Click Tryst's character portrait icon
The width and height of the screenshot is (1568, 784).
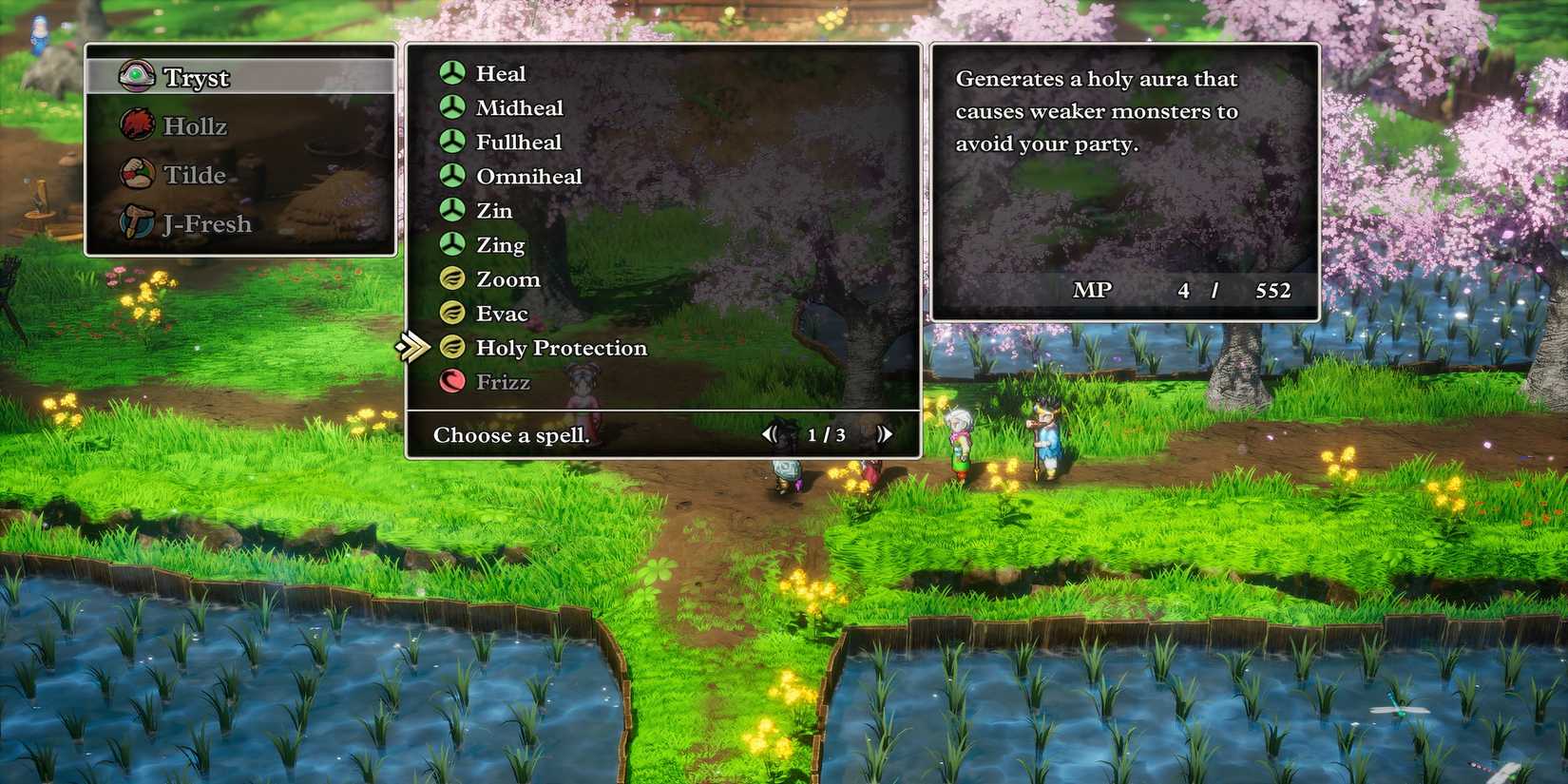pyautogui.click(x=139, y=75)
